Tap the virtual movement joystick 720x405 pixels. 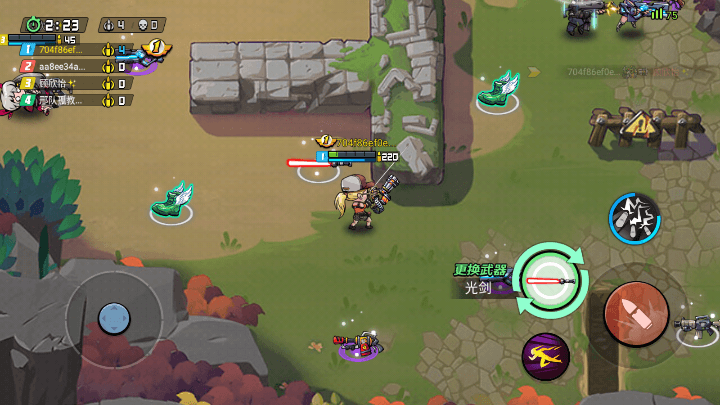[x=114, y=319]
